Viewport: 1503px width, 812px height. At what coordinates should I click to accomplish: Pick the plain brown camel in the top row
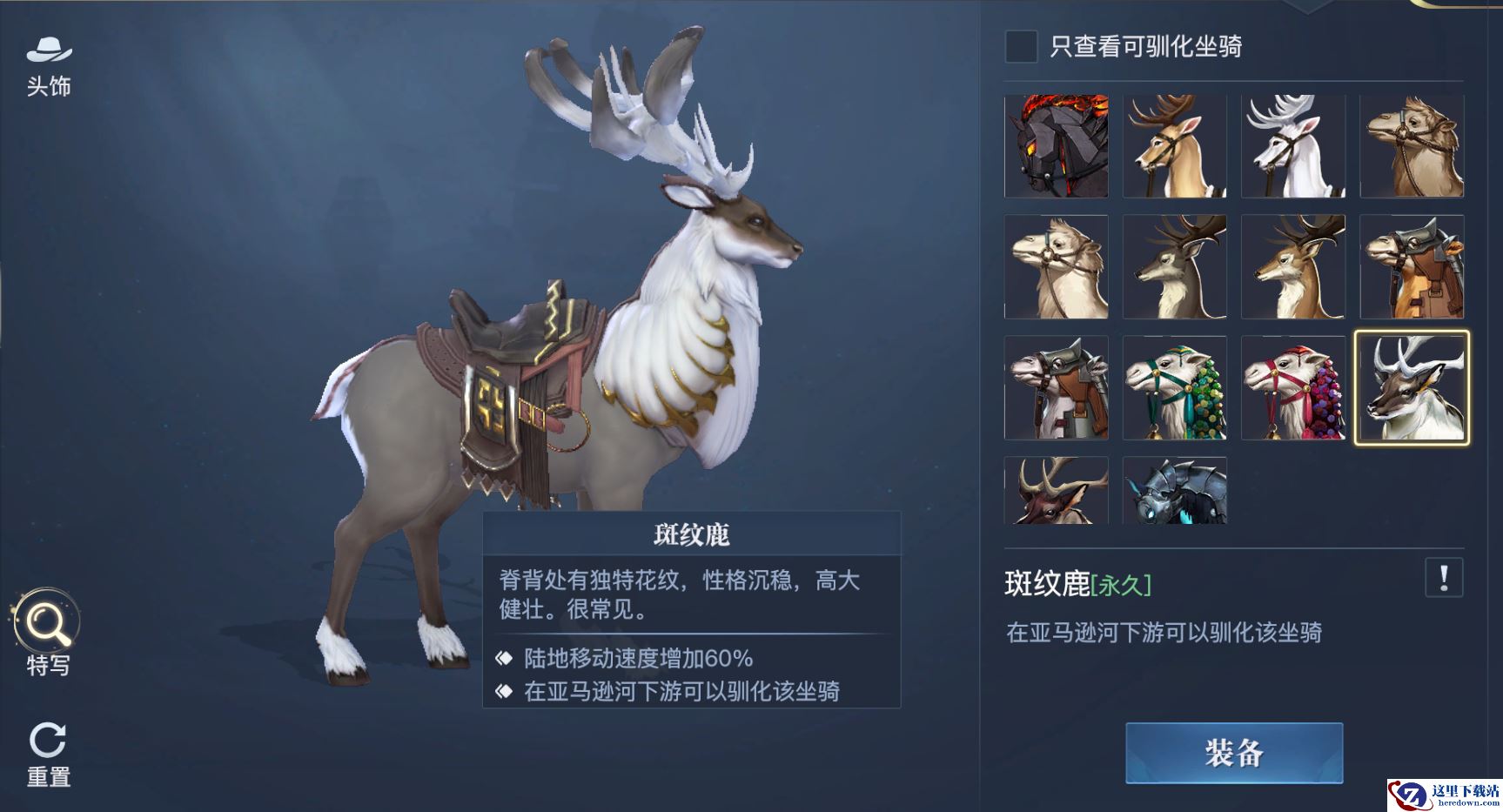[x=1412, y=146]
